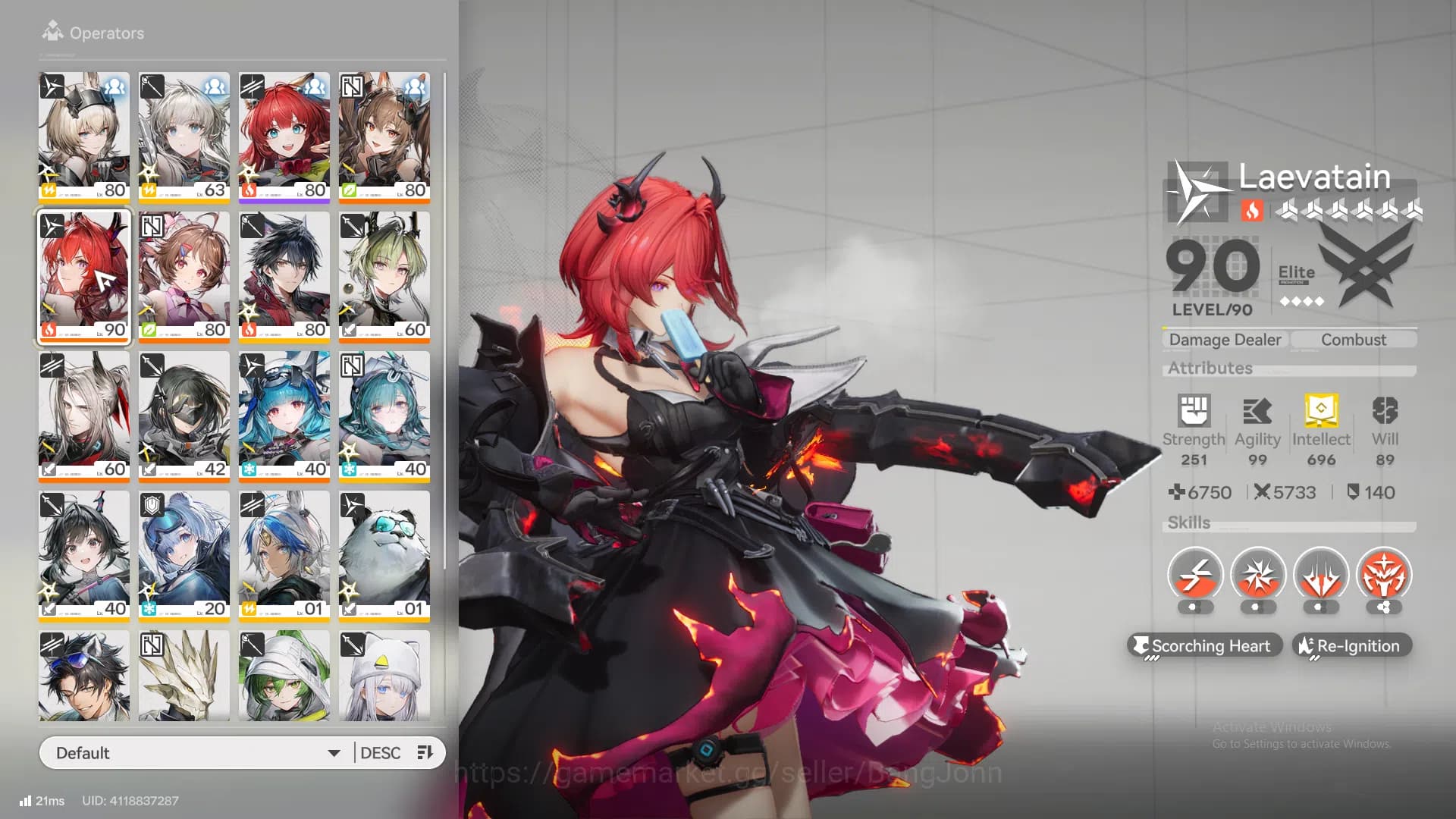The width and height of the screenshot is (1456, 819).
Task: Click the Re-Ignition skill label
Action: pos(1351,645)
